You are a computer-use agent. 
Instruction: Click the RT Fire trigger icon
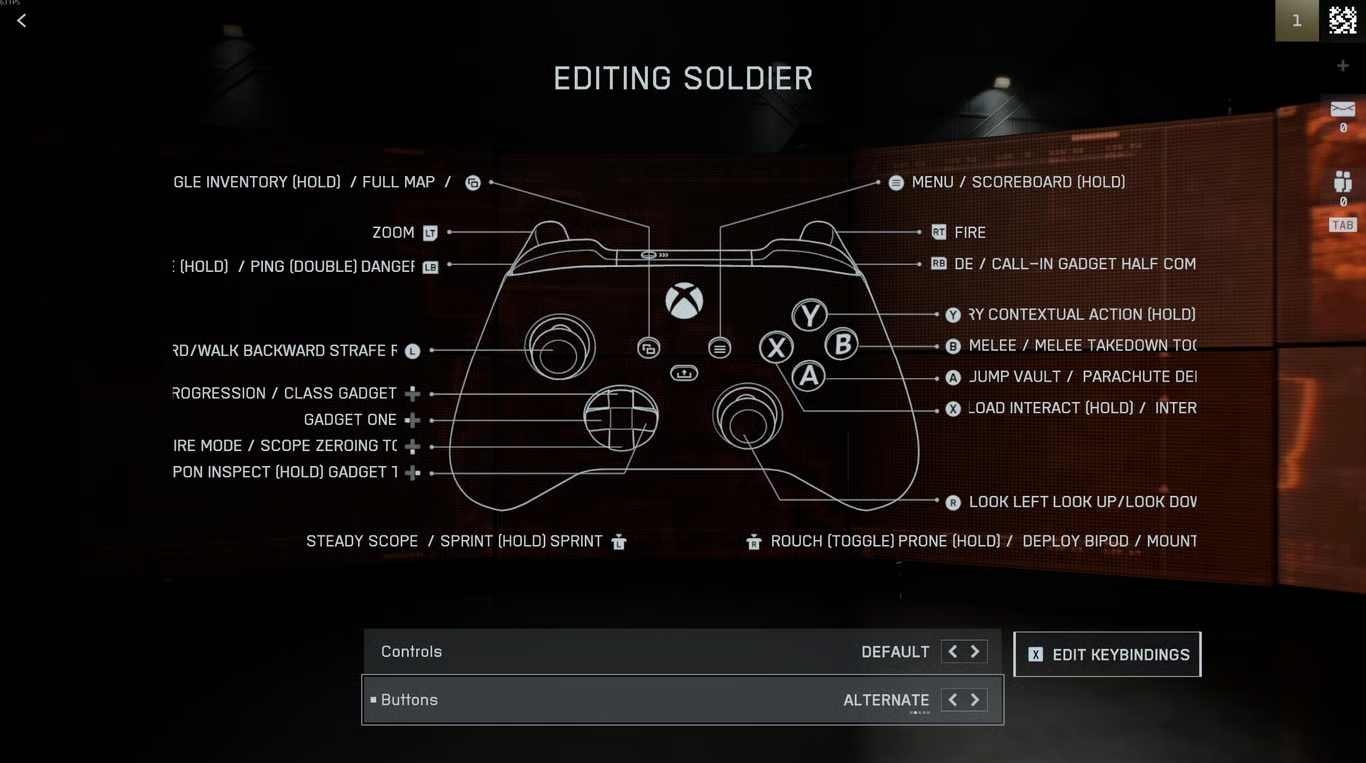point(938,232)
